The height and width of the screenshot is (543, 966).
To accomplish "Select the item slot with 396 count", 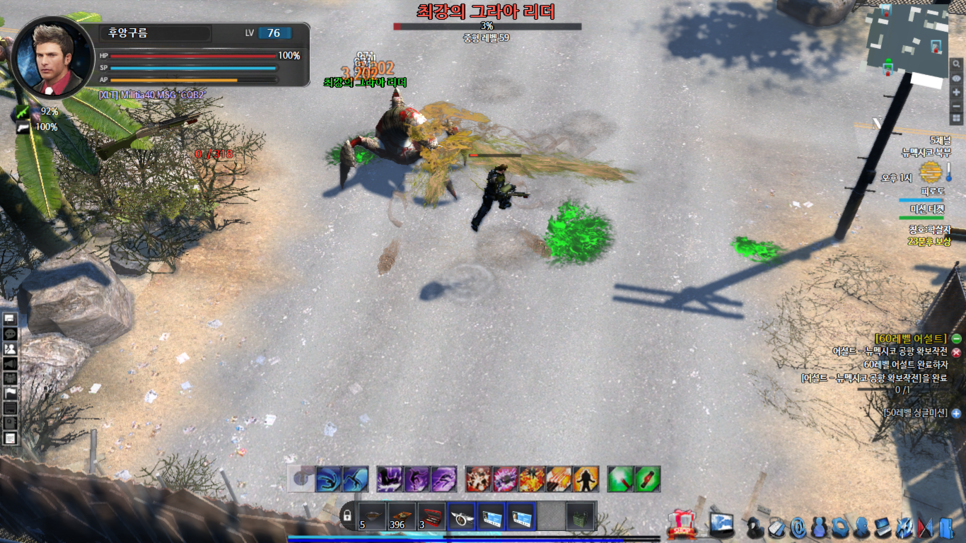I will pos(401,517).
